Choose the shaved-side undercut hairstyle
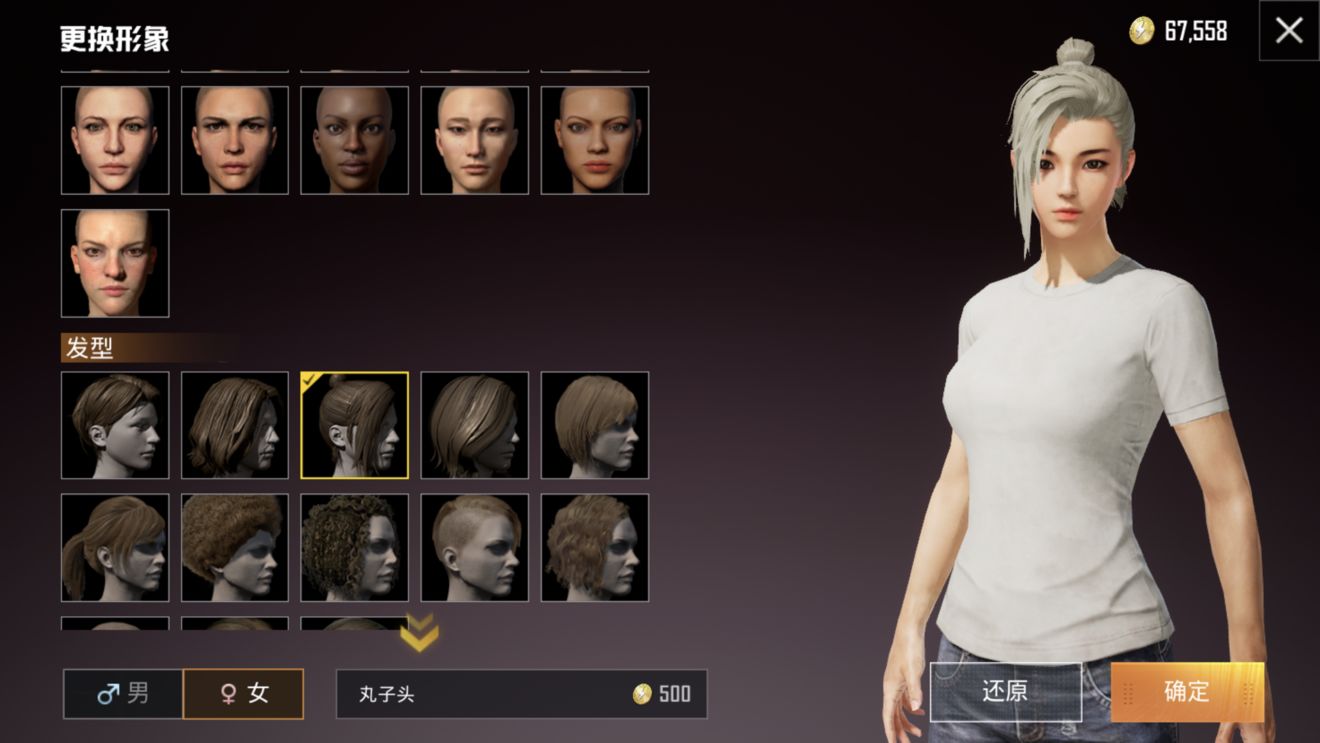 coord(475,548)
